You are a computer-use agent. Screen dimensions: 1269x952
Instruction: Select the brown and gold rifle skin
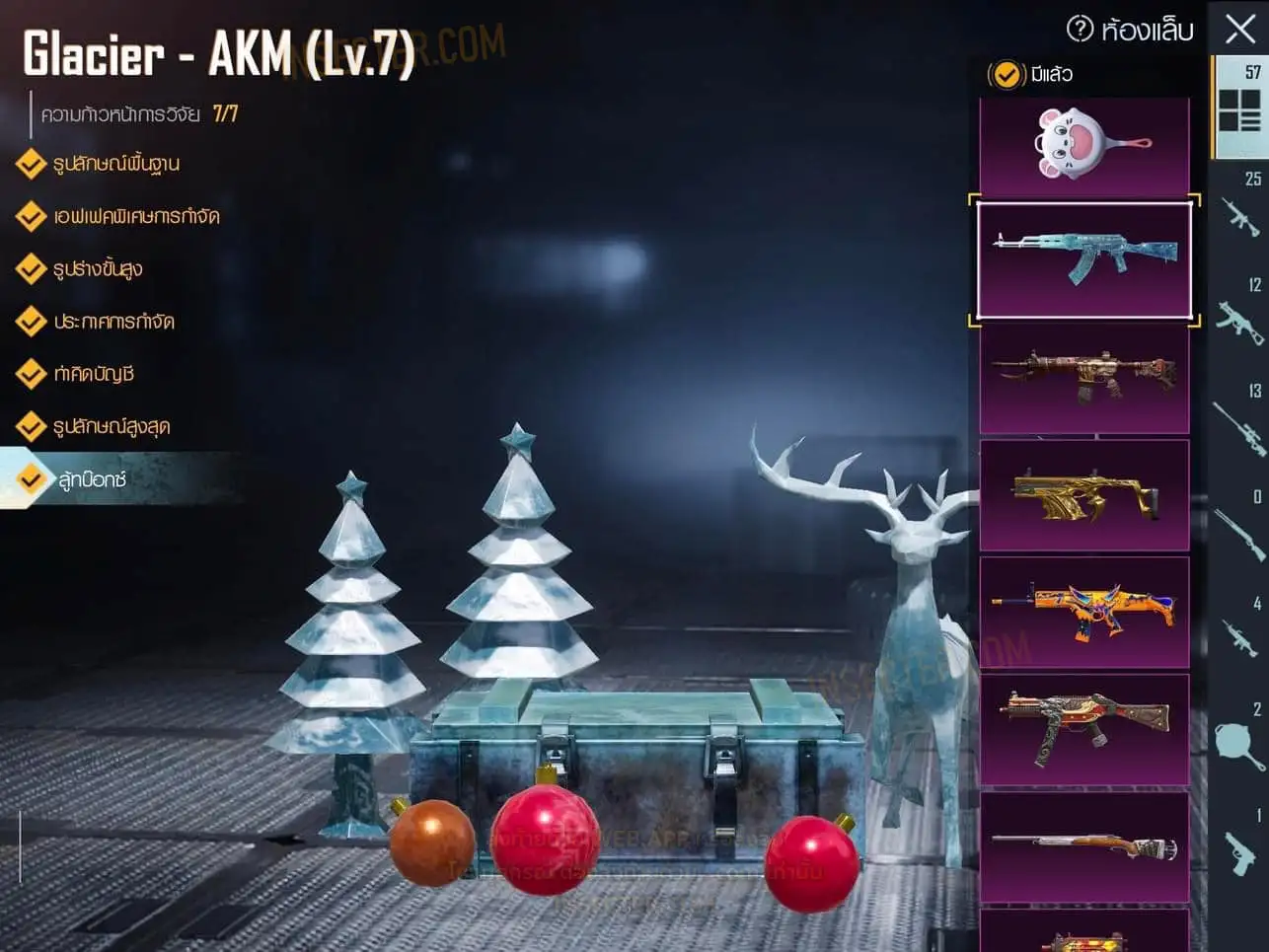(x=1084, y=379)
